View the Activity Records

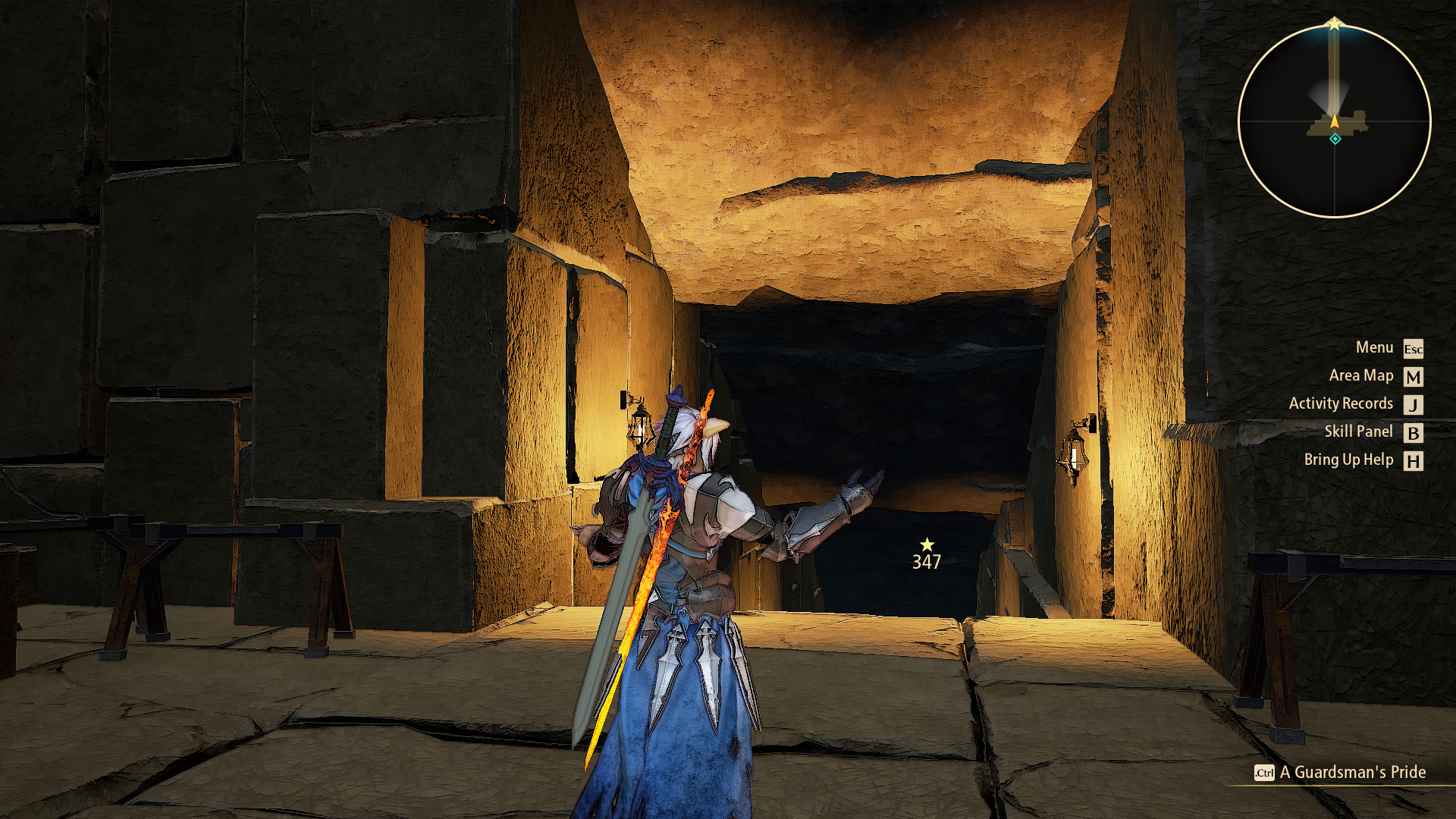(x=1340, y=403)
